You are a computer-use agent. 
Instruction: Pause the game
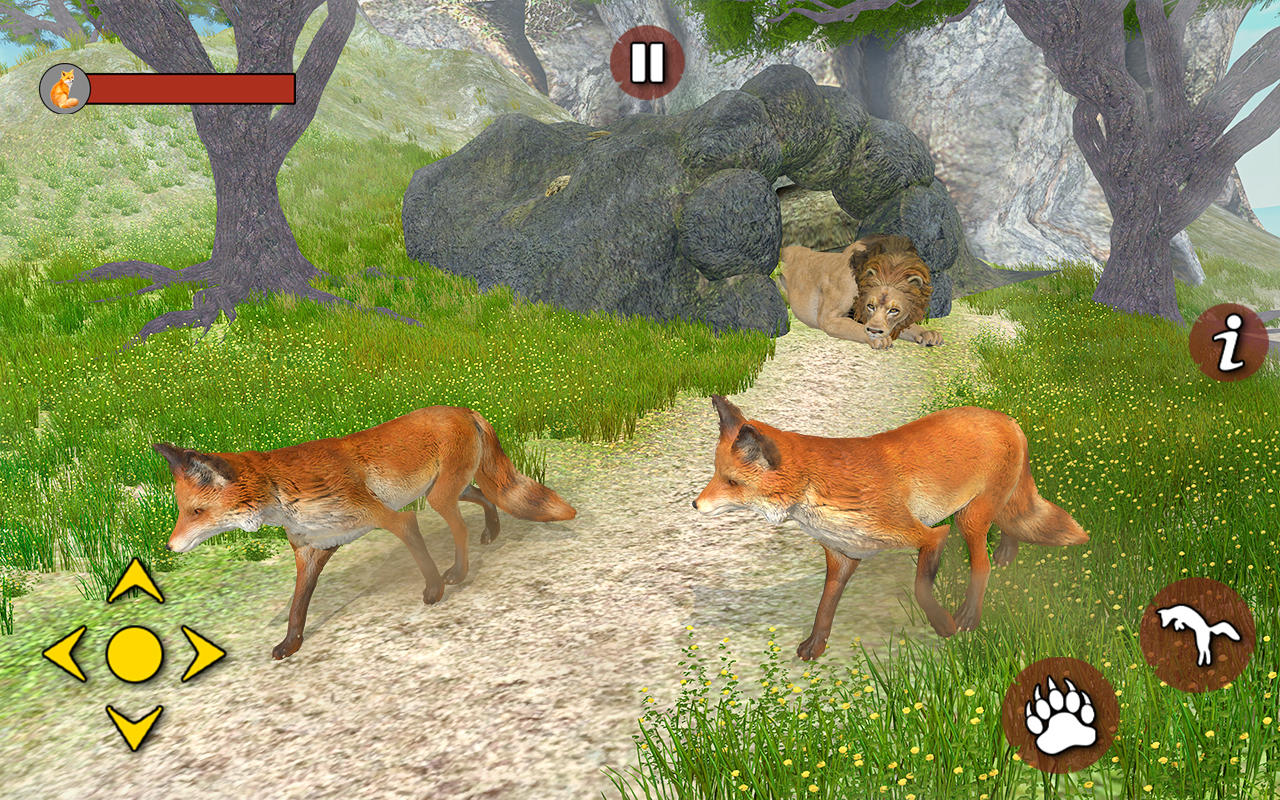[645, 60]
